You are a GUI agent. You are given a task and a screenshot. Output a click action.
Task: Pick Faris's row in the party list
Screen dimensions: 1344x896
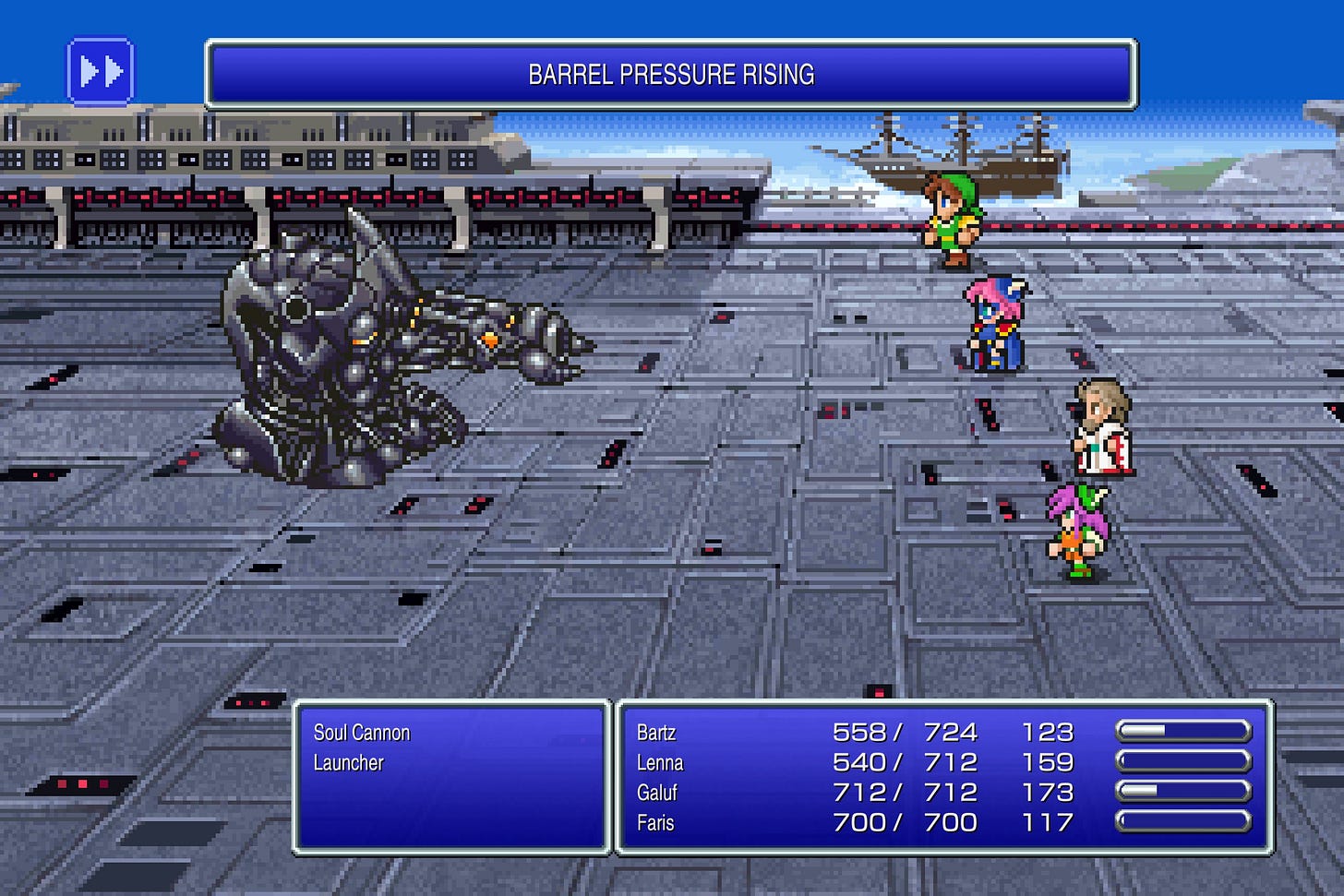(x=655, y=823)
